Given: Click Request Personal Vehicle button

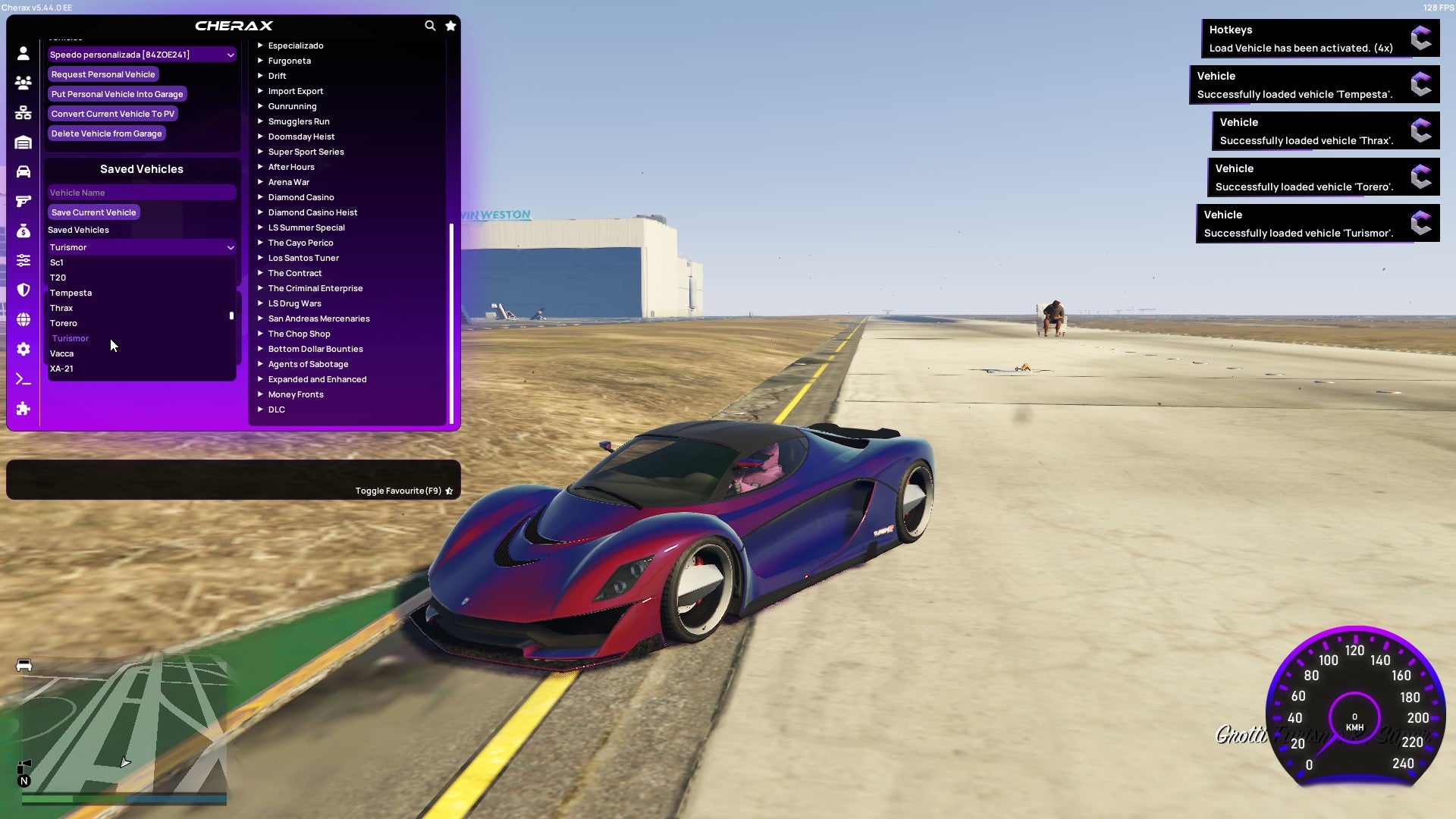Looking at the screenshot, I should [103, 74].
